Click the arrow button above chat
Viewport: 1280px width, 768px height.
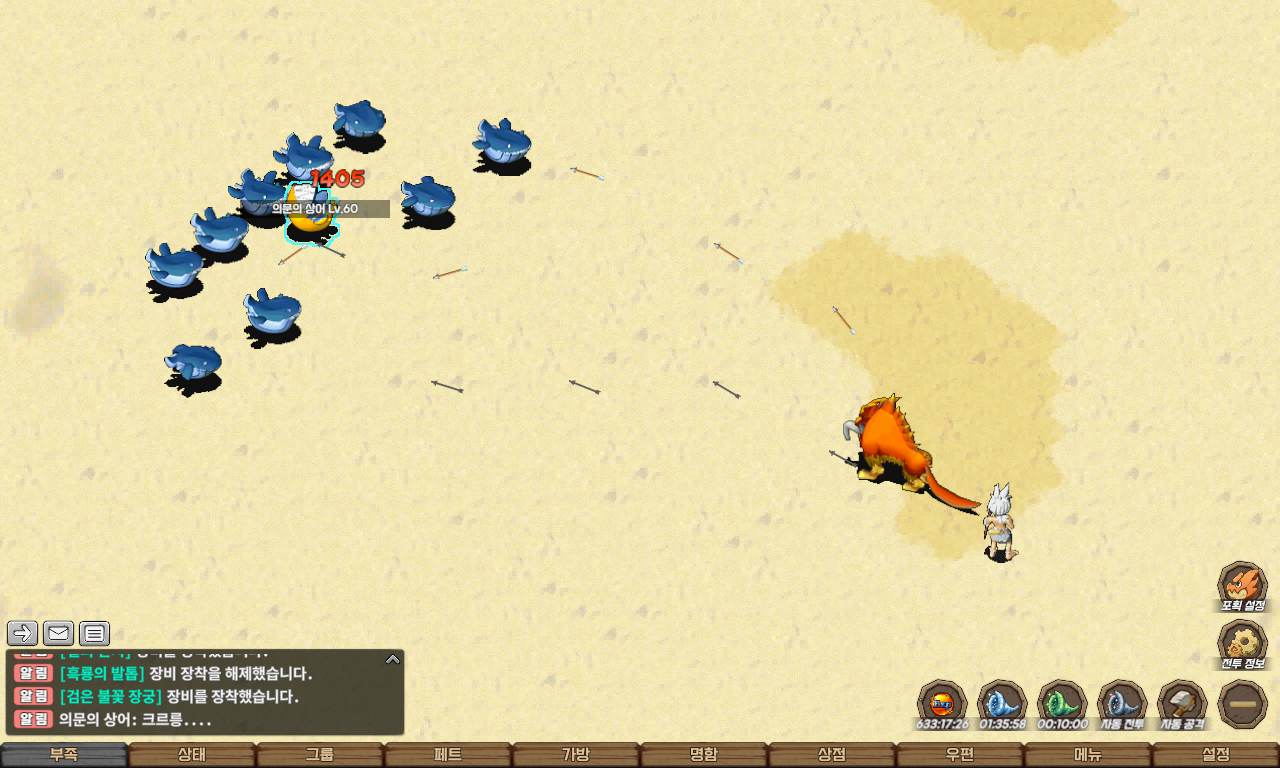point(23,633)
